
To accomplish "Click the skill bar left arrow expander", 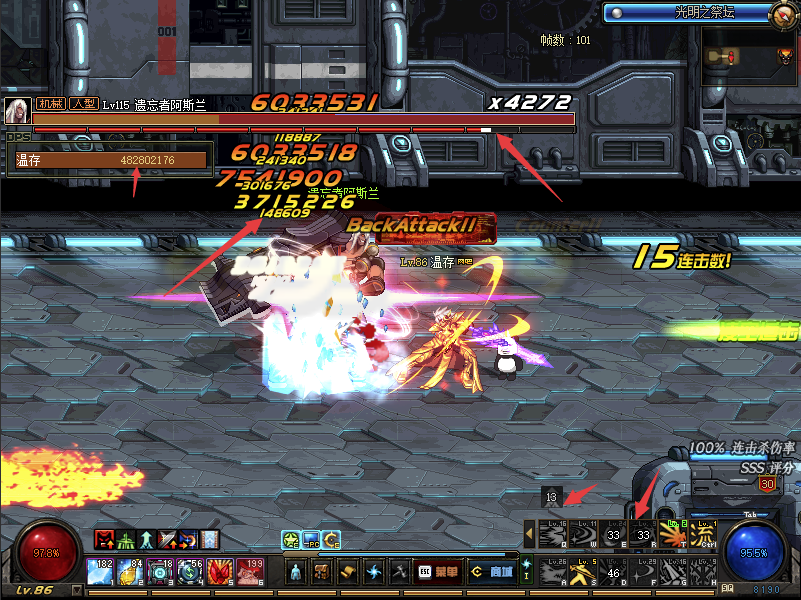I will tap(529, 534).
